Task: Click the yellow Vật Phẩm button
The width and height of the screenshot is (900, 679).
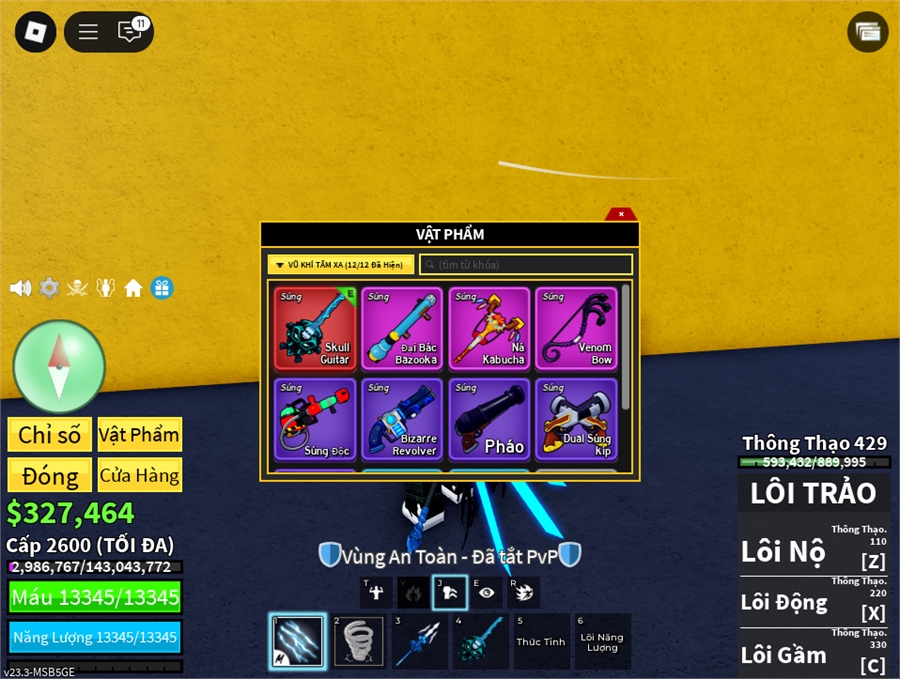Action: (x=140, y=435)
